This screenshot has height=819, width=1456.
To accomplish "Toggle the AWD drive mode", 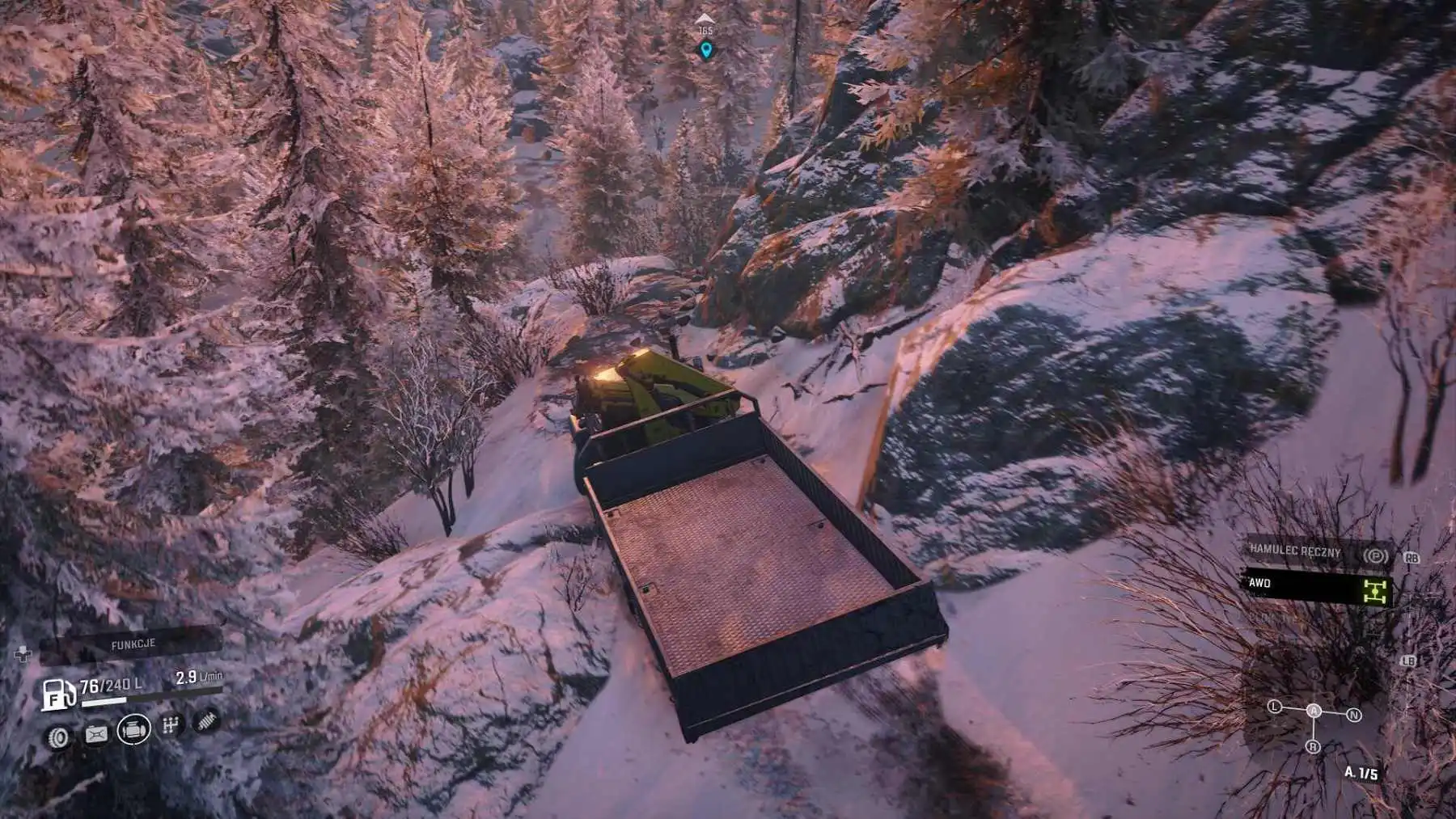I will [1316, 585].
